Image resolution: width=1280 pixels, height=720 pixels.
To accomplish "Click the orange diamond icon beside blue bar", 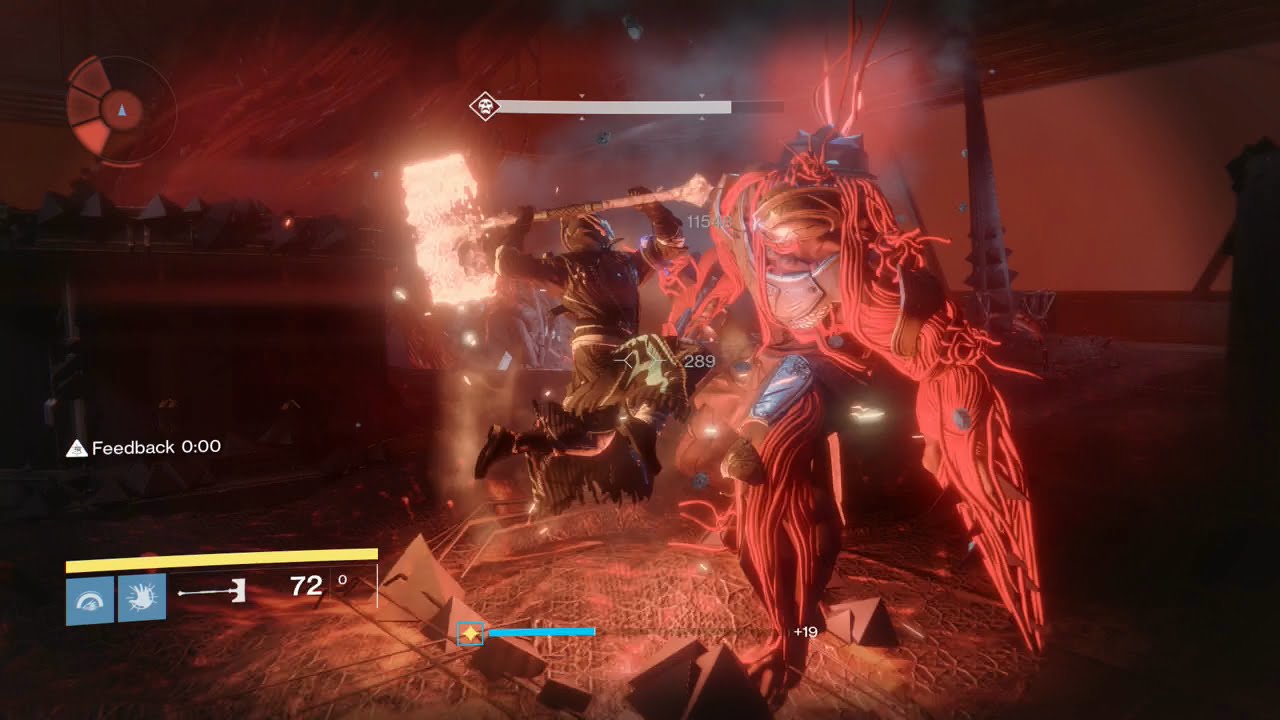I will click(x=471, y=633).
